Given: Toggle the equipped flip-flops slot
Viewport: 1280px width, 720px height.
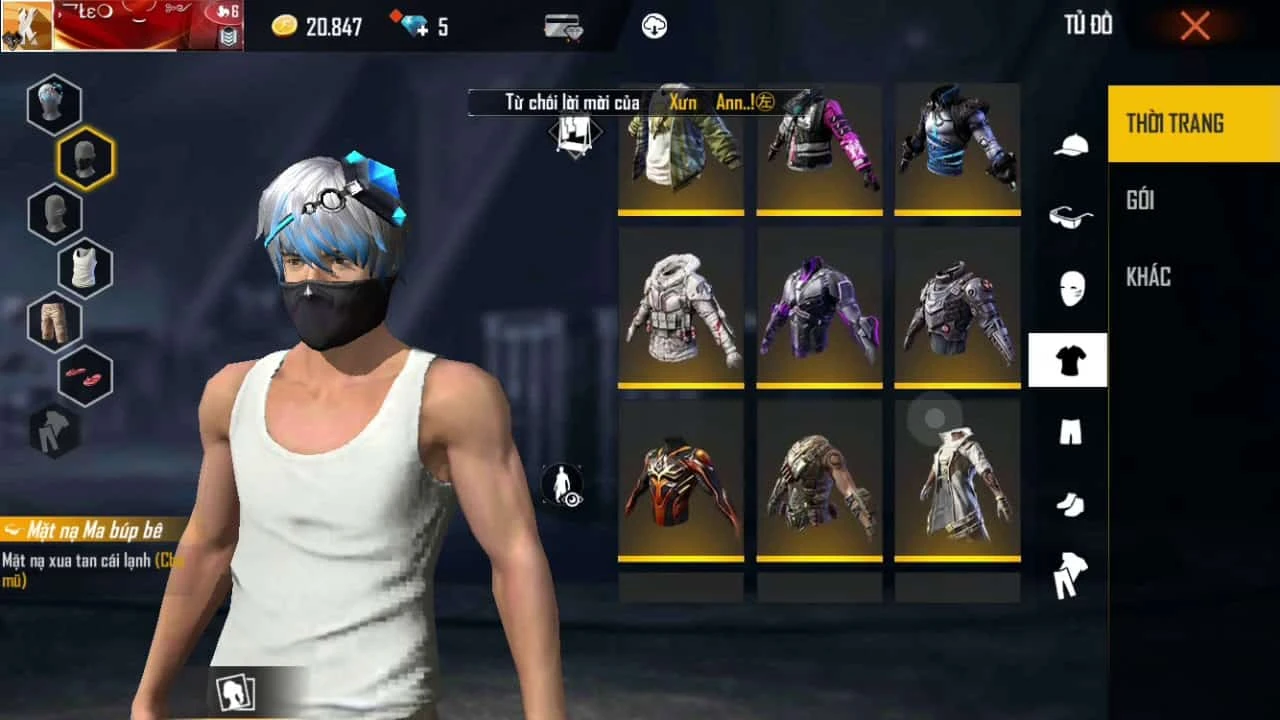Looking at the screenshot, I should click(x=85, y=377).
